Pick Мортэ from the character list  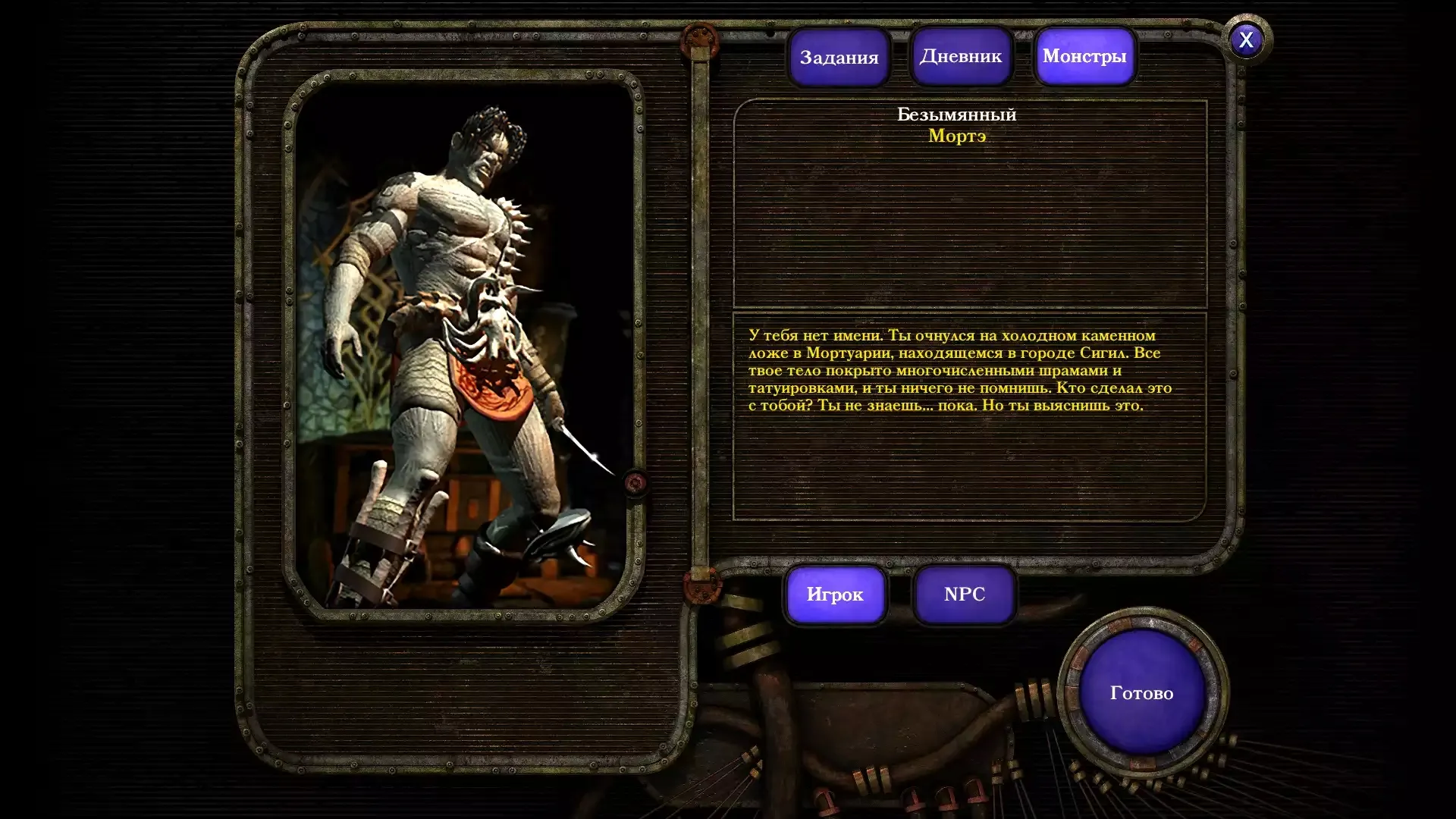click(x=957, y=136)
